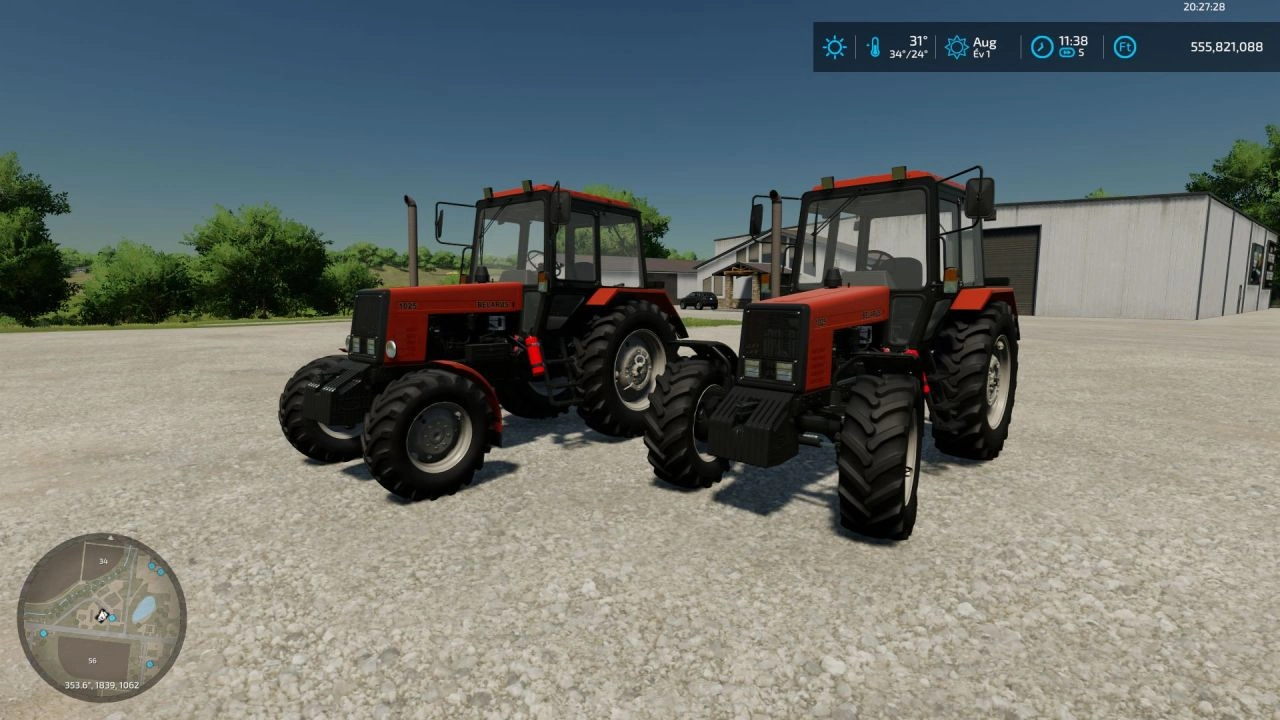Click the player arrow marker on the minimap
Viewport: 1280px width, 720px height.
coord(102,617)
